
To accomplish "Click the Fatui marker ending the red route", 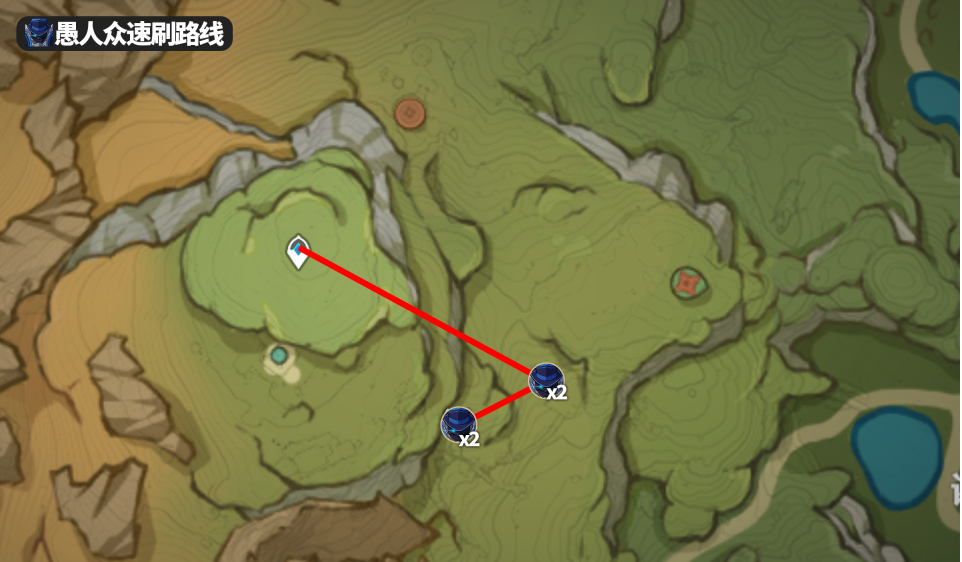I will point(459,424).
